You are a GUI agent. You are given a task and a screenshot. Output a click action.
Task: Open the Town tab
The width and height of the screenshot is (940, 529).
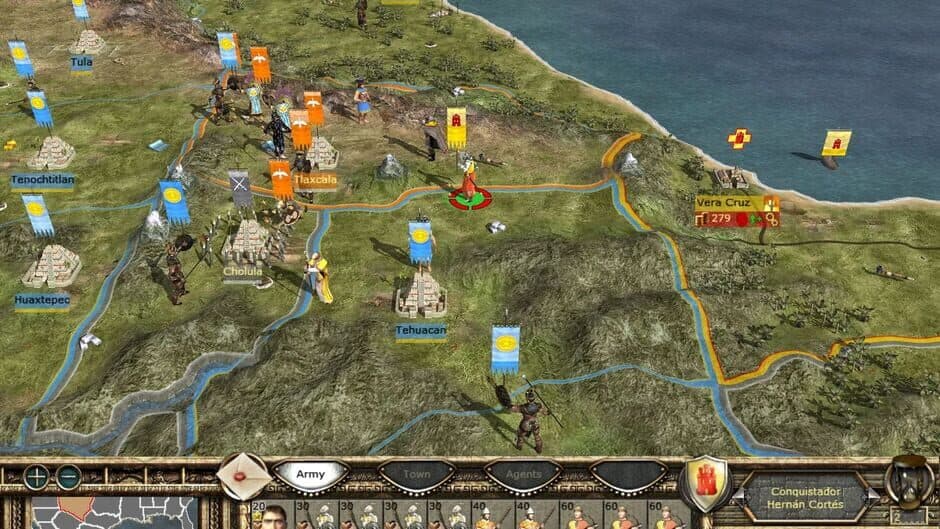click(417, 474)
